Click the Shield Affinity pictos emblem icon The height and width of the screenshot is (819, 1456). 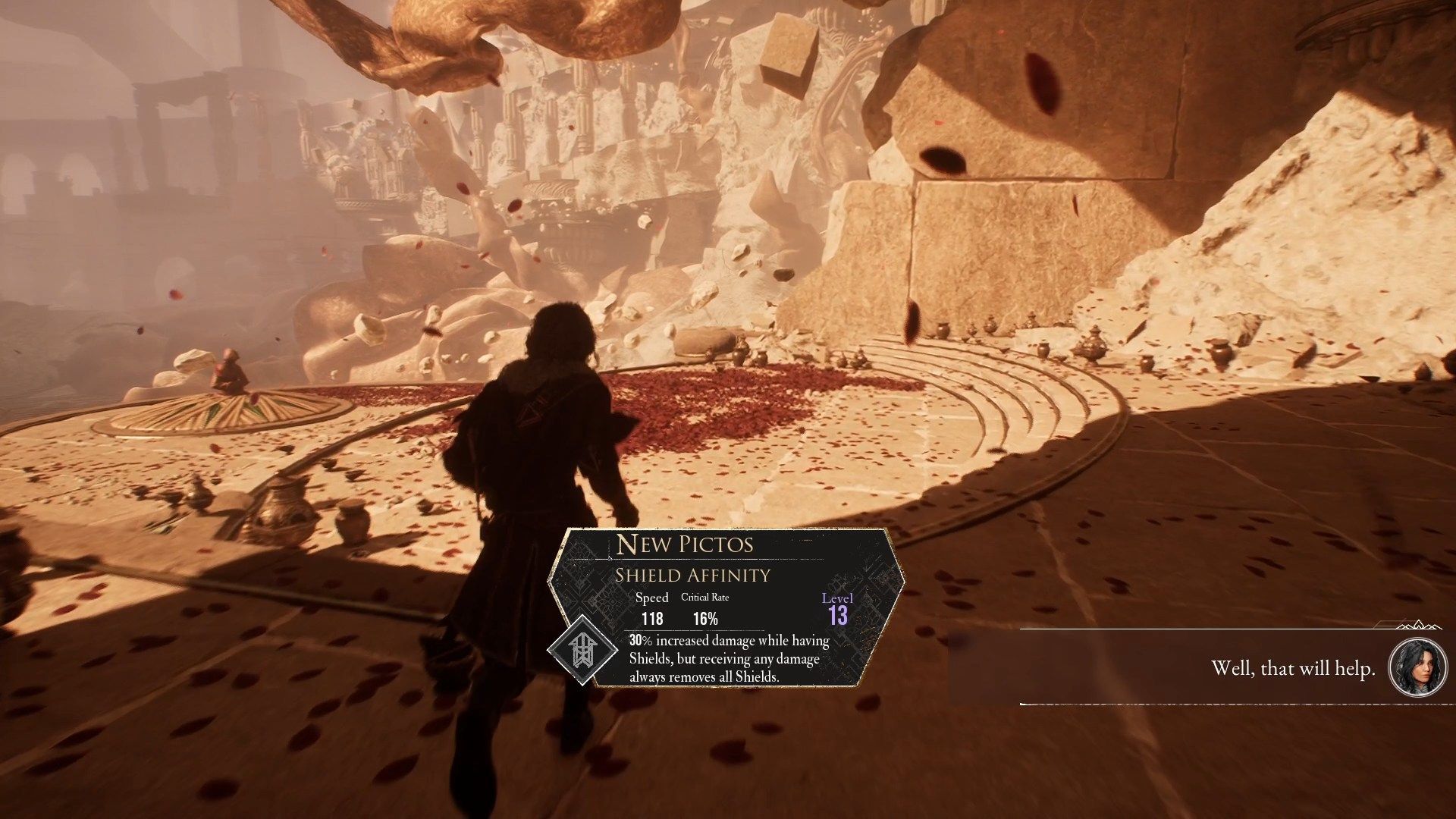click(x=582, y=649)
